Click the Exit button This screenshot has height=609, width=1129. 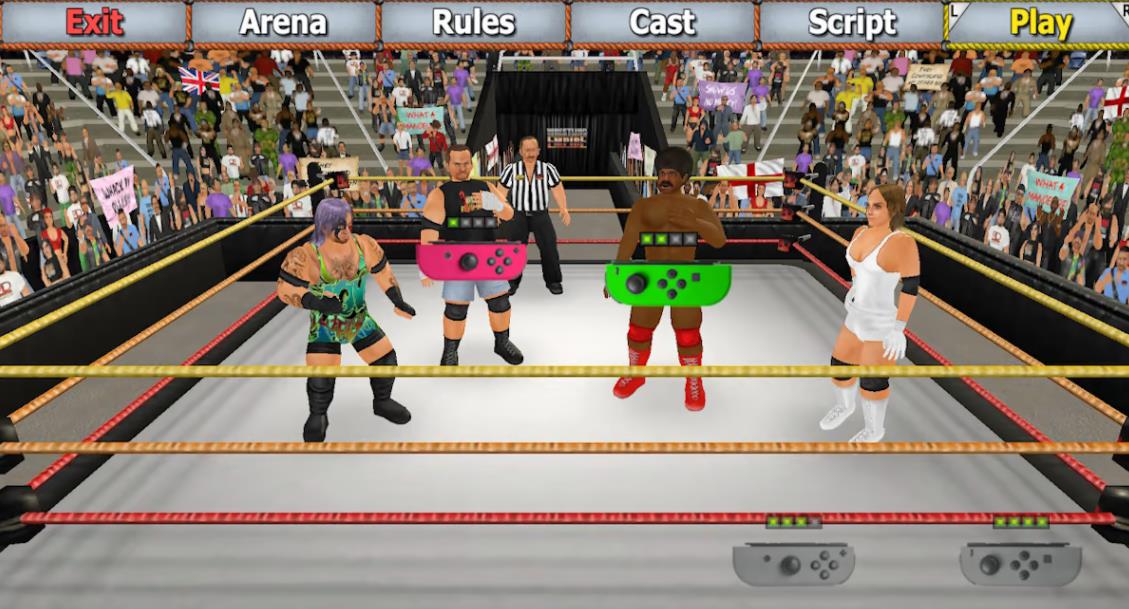click(x=94, y=22)
